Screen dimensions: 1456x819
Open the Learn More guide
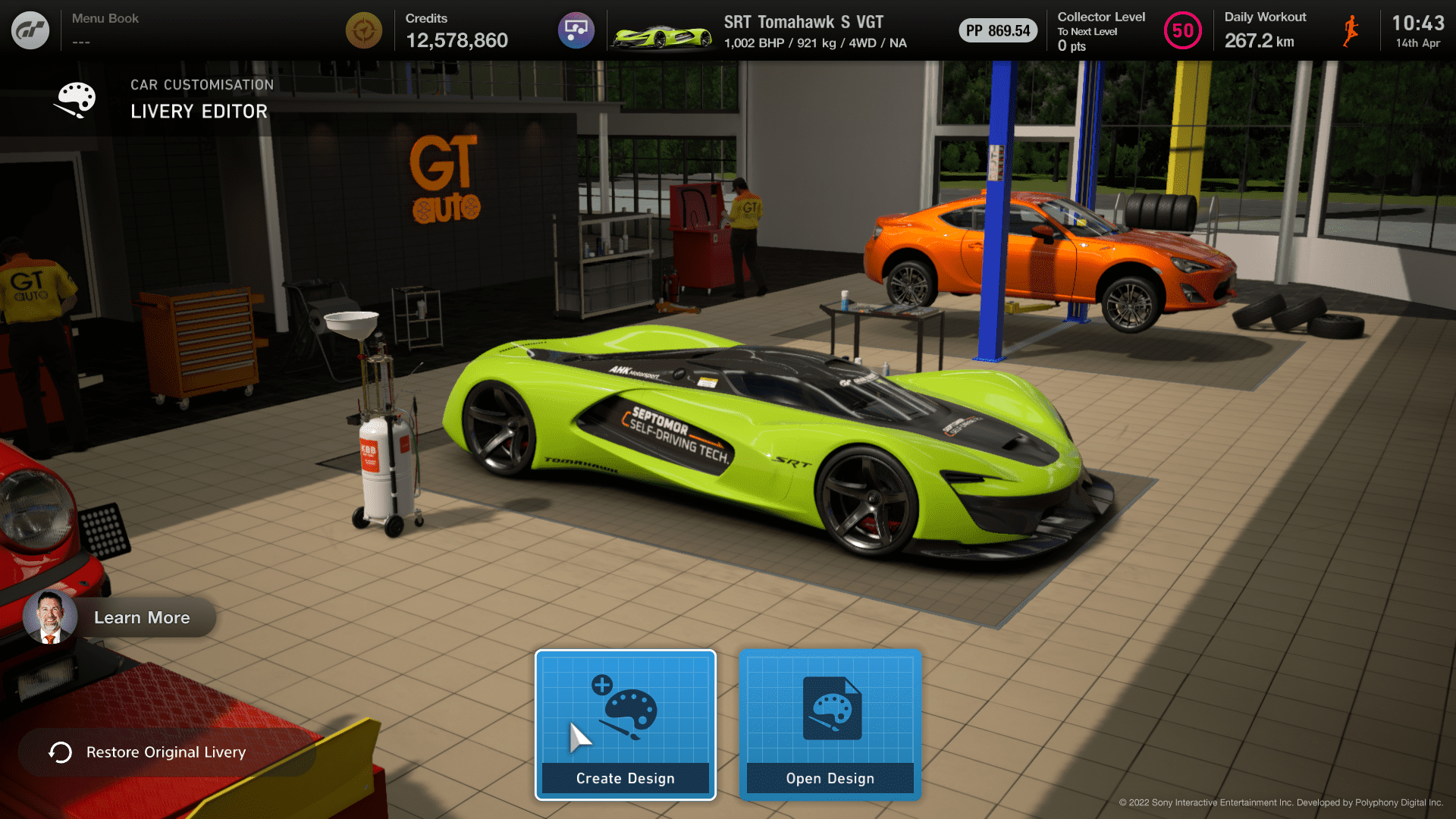(121, 617)
